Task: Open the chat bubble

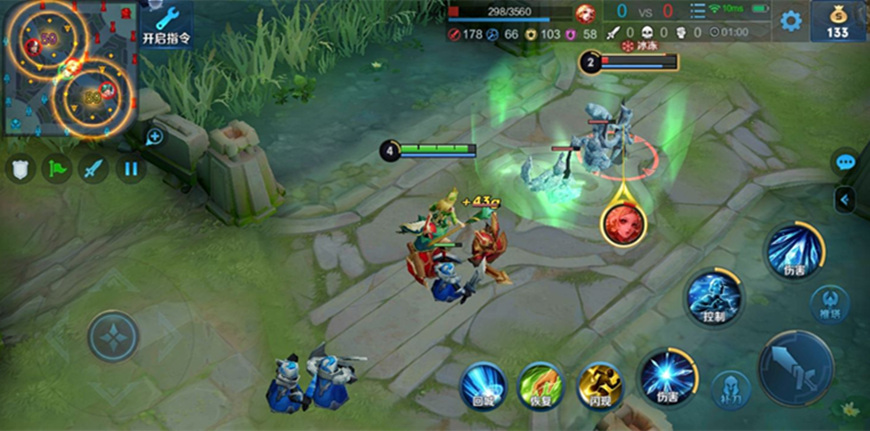Action: [x=846, y=162]
